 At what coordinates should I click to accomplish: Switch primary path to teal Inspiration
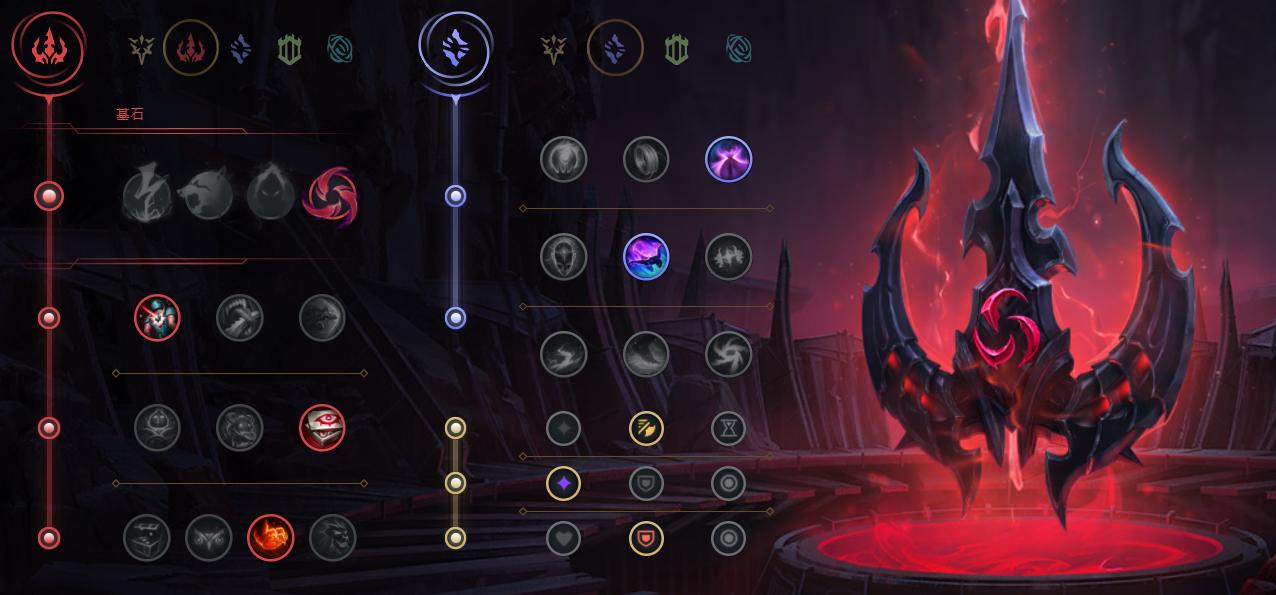tap(340, 49)
